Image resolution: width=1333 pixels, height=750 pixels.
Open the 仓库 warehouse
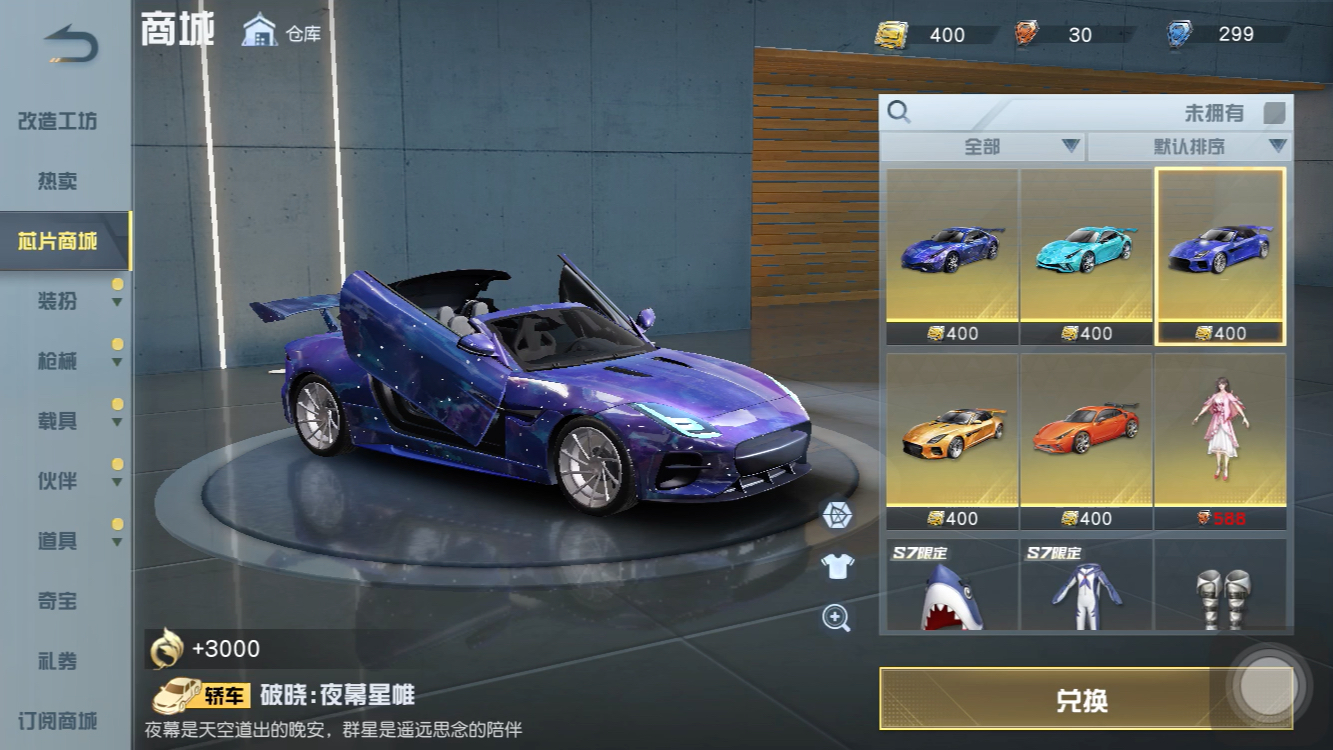pyautogui.click(x=282, y=32)
